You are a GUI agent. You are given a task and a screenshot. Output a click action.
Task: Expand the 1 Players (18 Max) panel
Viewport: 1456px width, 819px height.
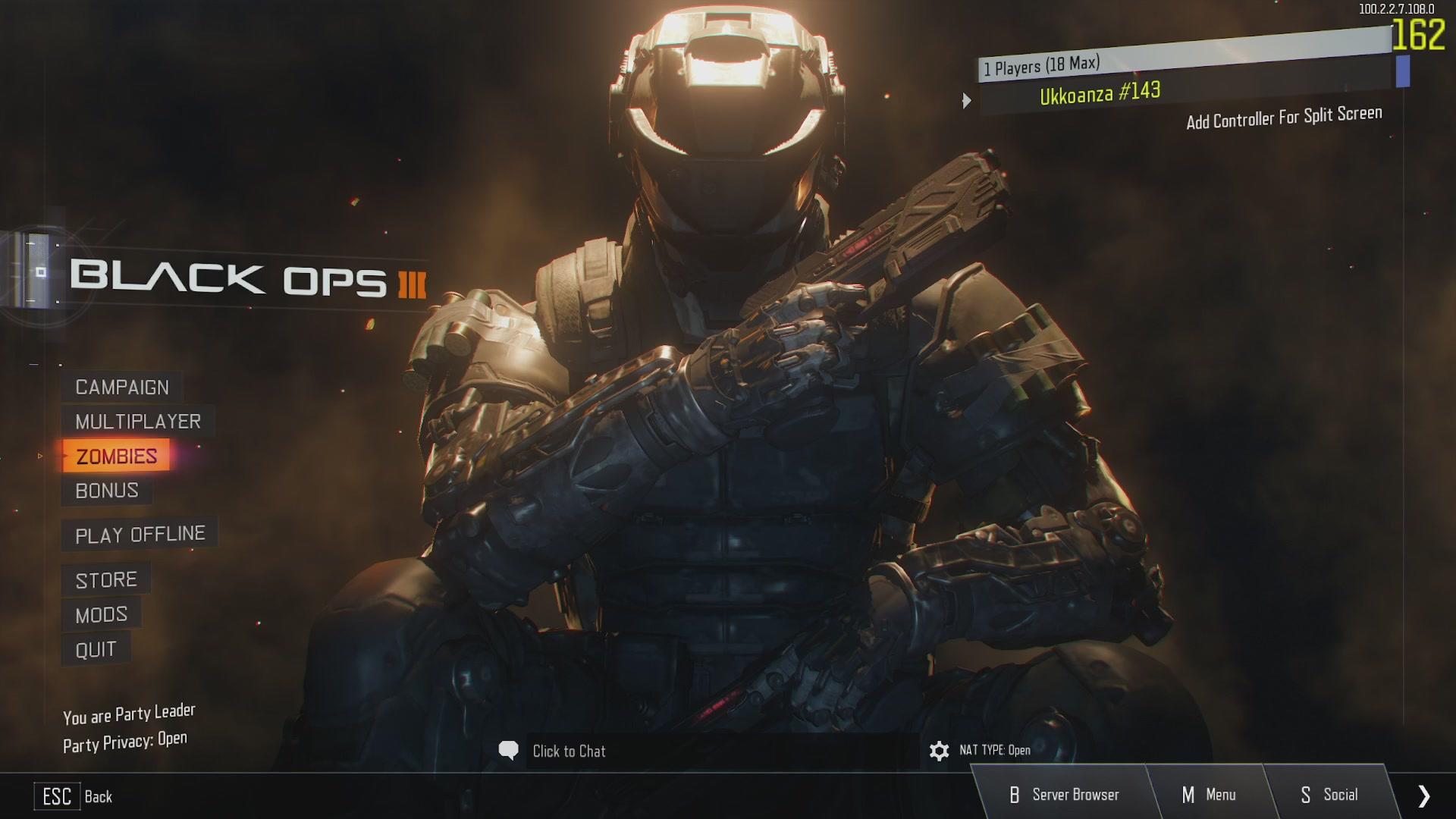[1043, 66]
